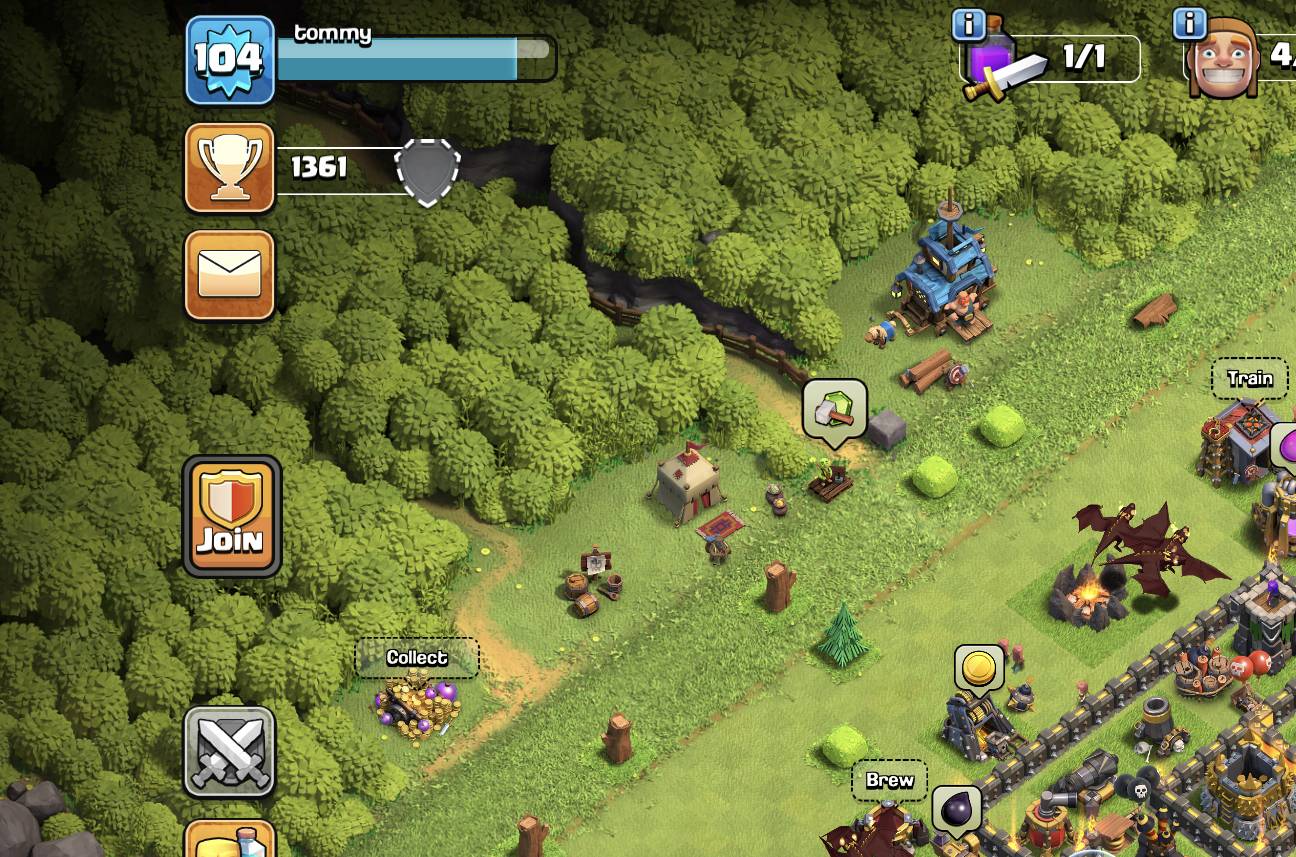
Task: Tap the grey shield status icon
Action: [x=428, y=171]
